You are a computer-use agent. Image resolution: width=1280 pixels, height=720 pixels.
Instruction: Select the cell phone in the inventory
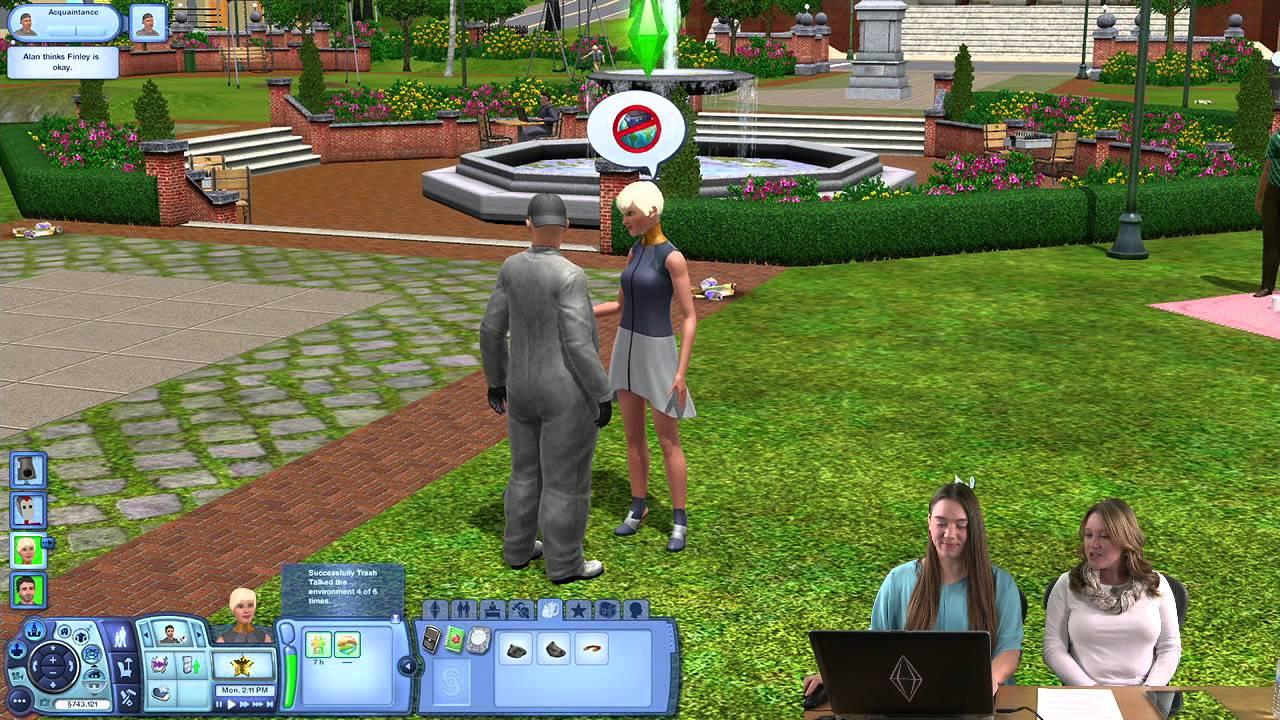tap(431, 639)
